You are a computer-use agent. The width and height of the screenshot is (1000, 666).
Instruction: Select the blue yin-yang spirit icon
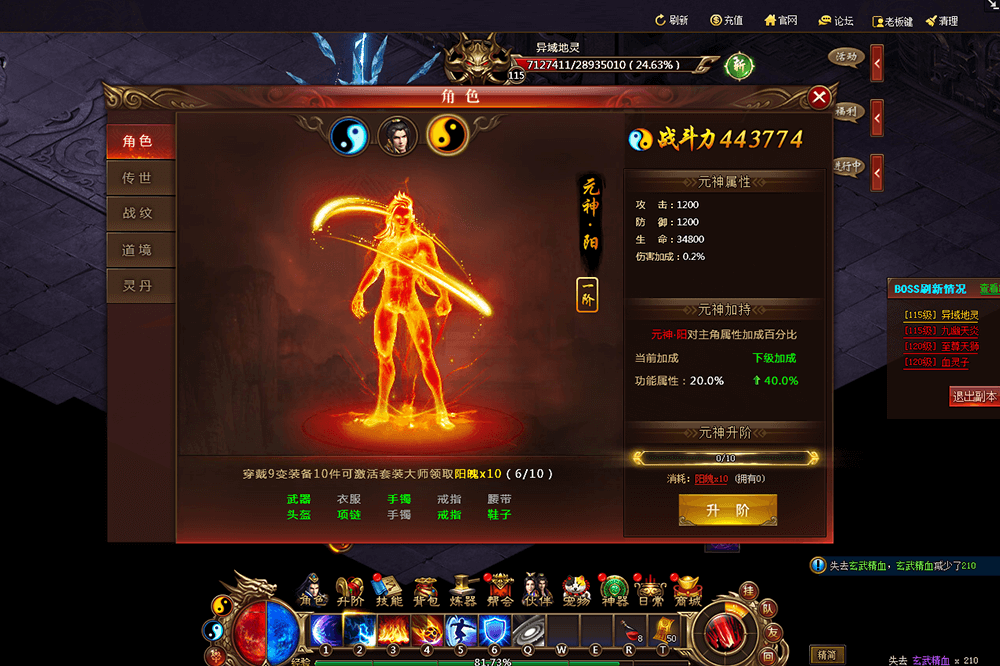tap(349, 136)
